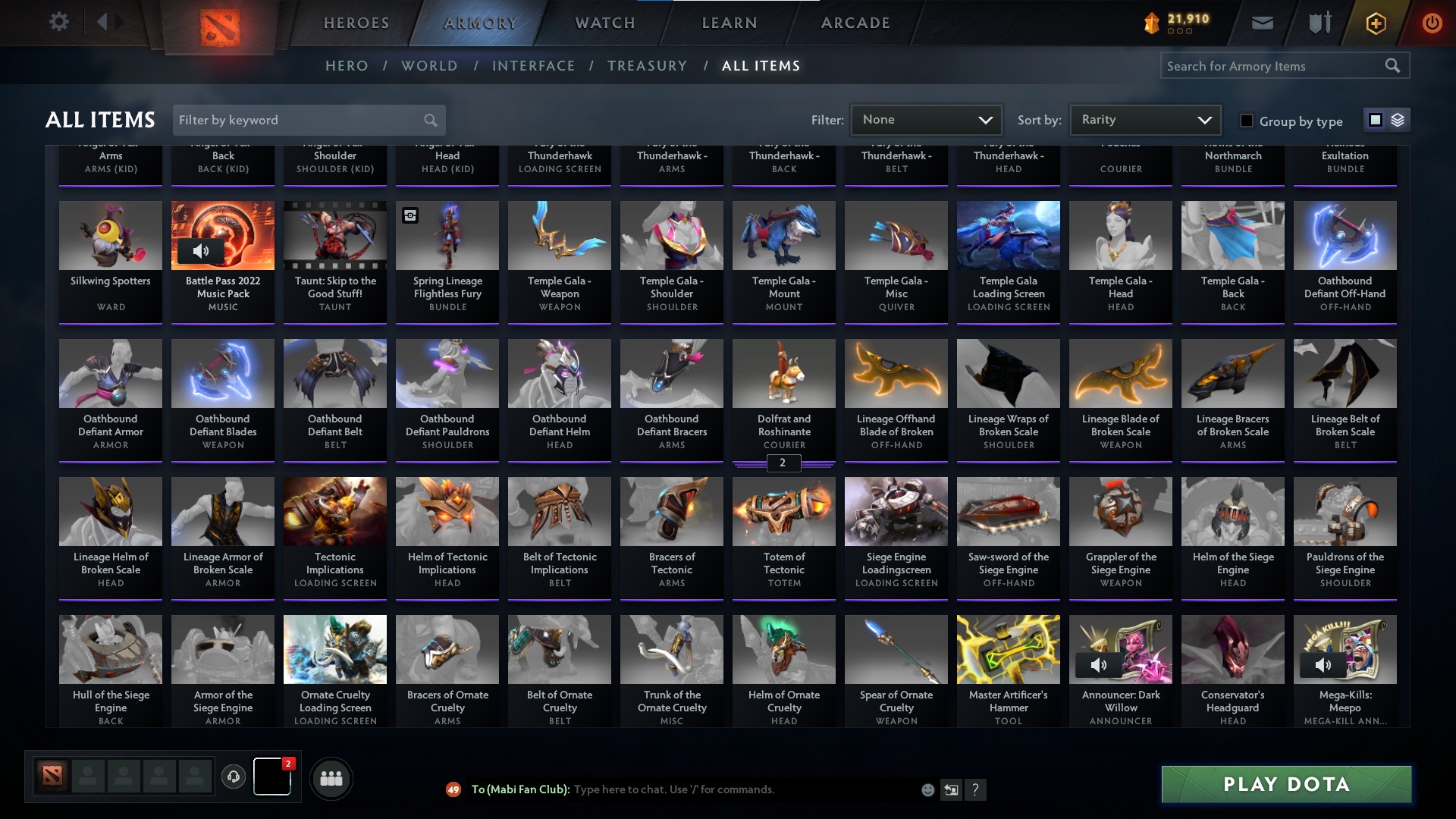Click the camera icon on Spring Lineage Flightless Fury

click(410, 216)
